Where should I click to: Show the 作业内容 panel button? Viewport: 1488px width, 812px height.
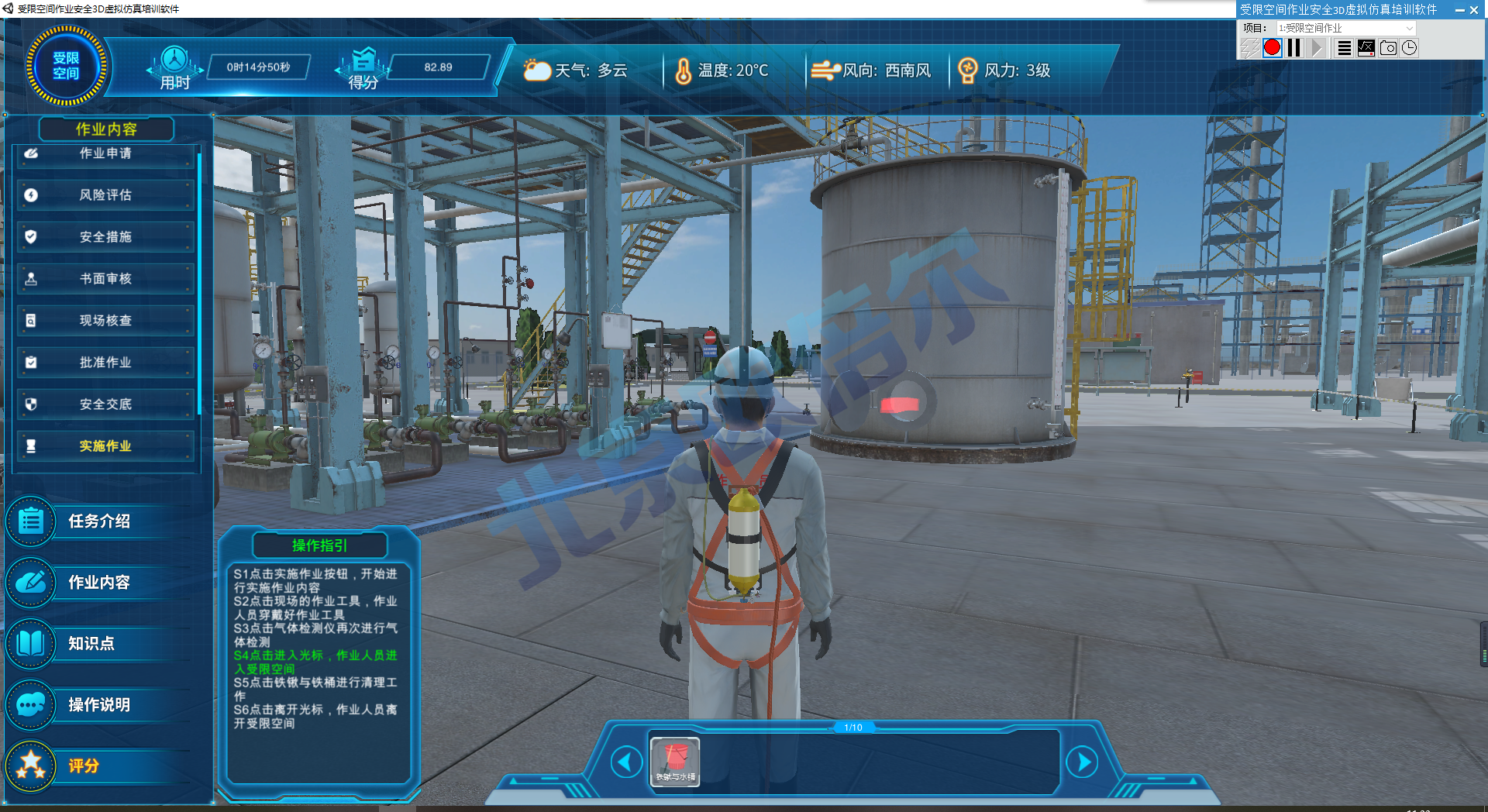(x=98, y=583)
